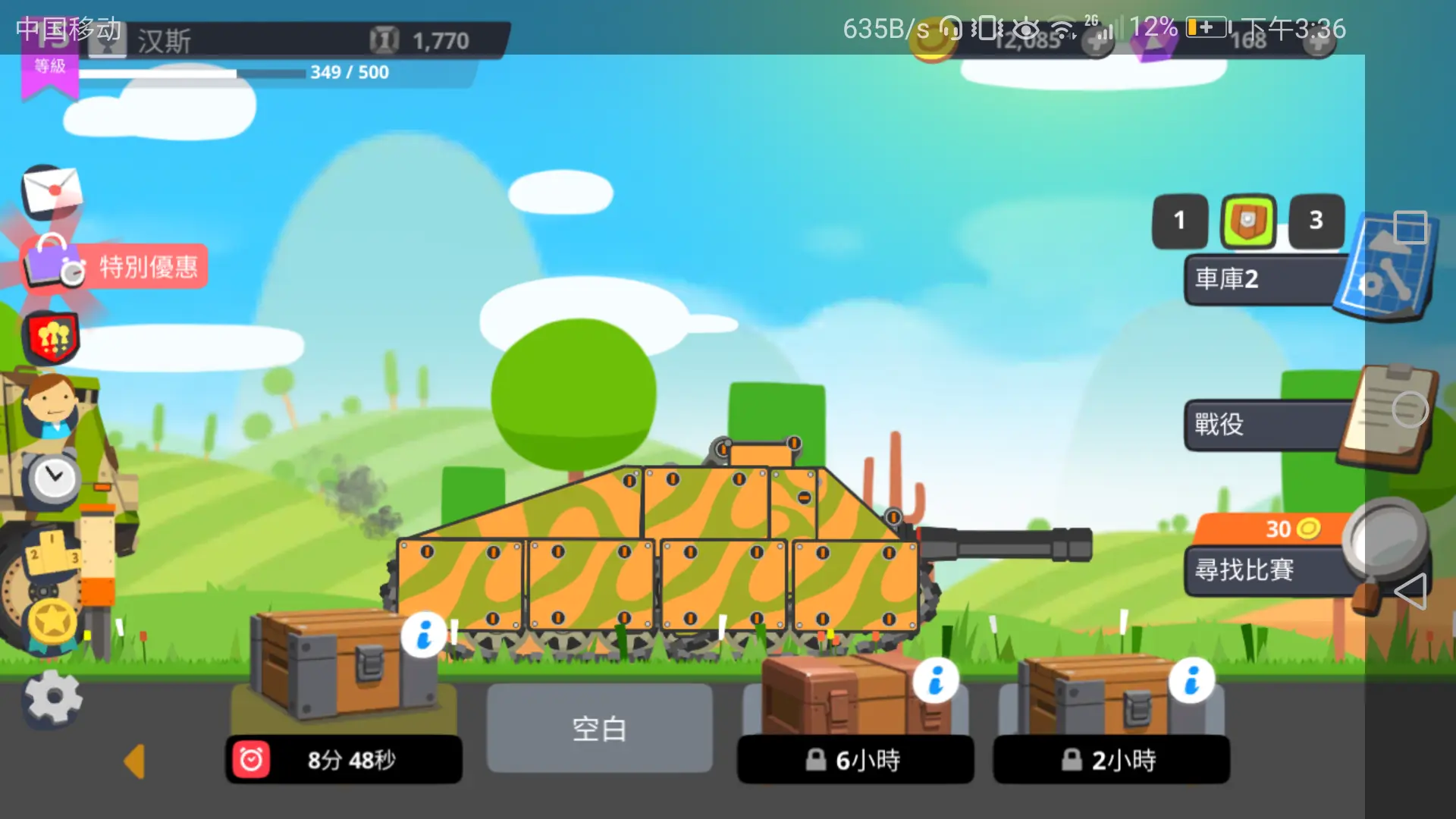Open the mail envelope icon
Screen dimensions: 1456x819
tap(52, 190)
